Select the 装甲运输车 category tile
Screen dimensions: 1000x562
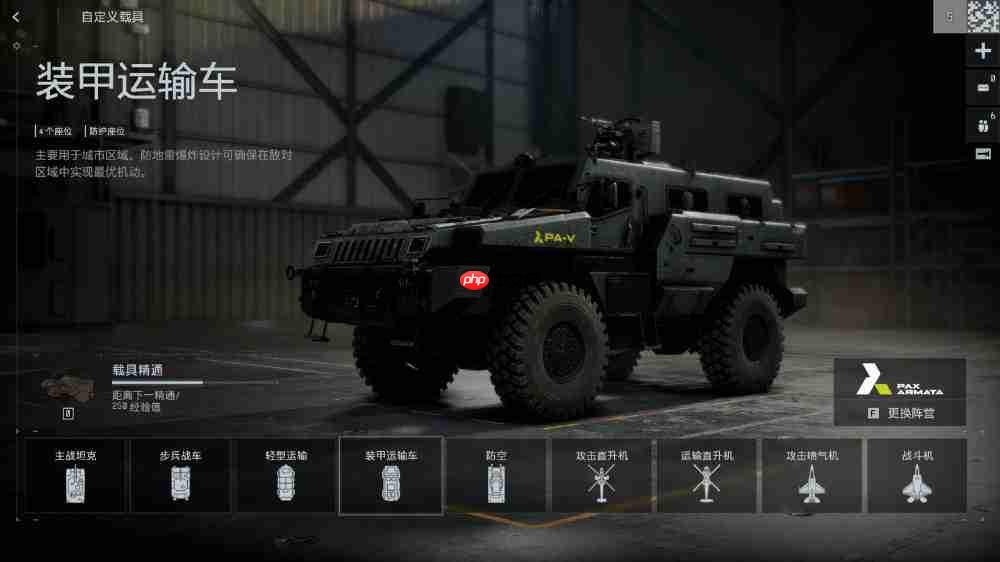point(391,476)
